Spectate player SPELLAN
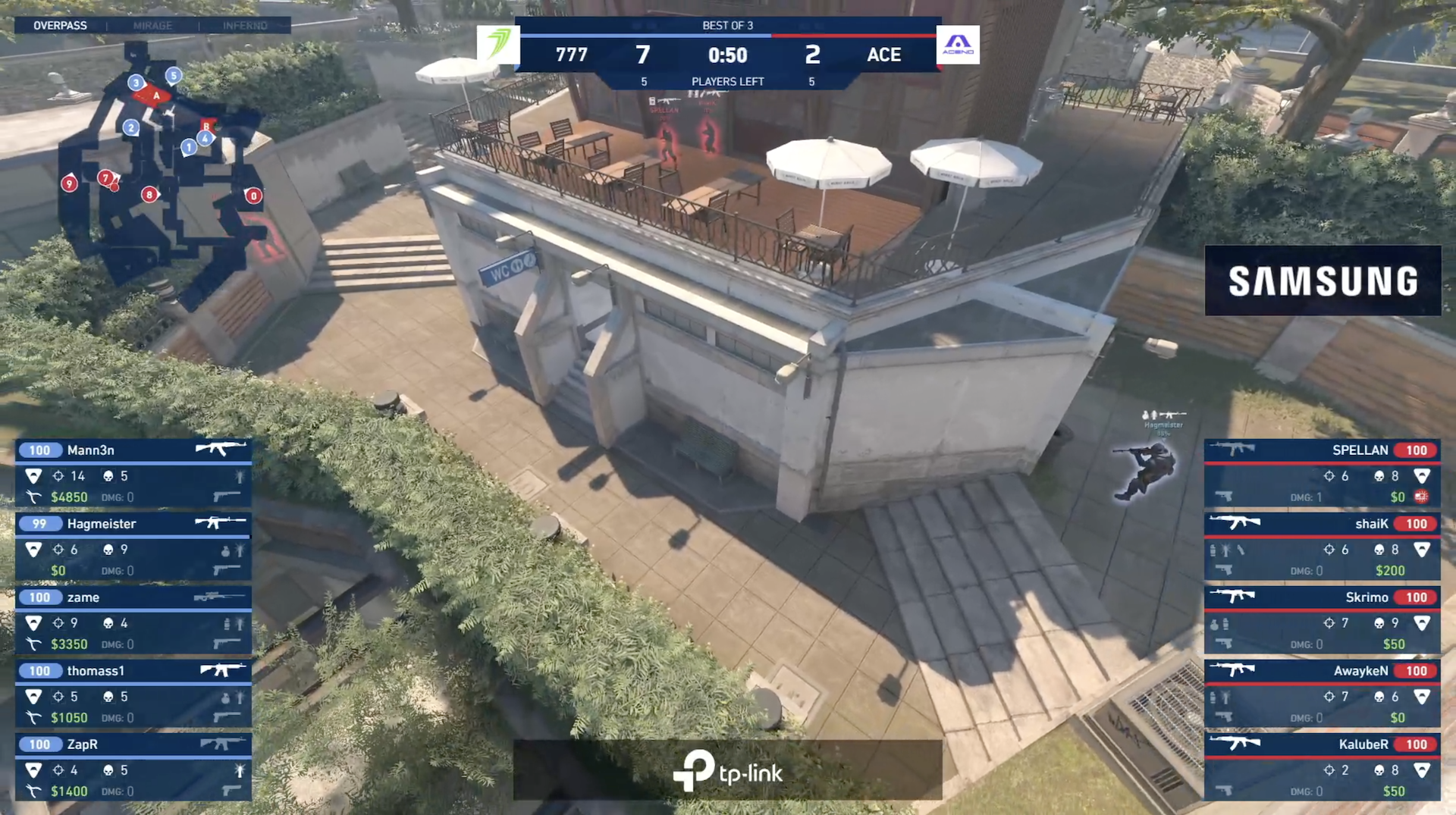The image size is (1456, 815). click(x=1322, y=472)
